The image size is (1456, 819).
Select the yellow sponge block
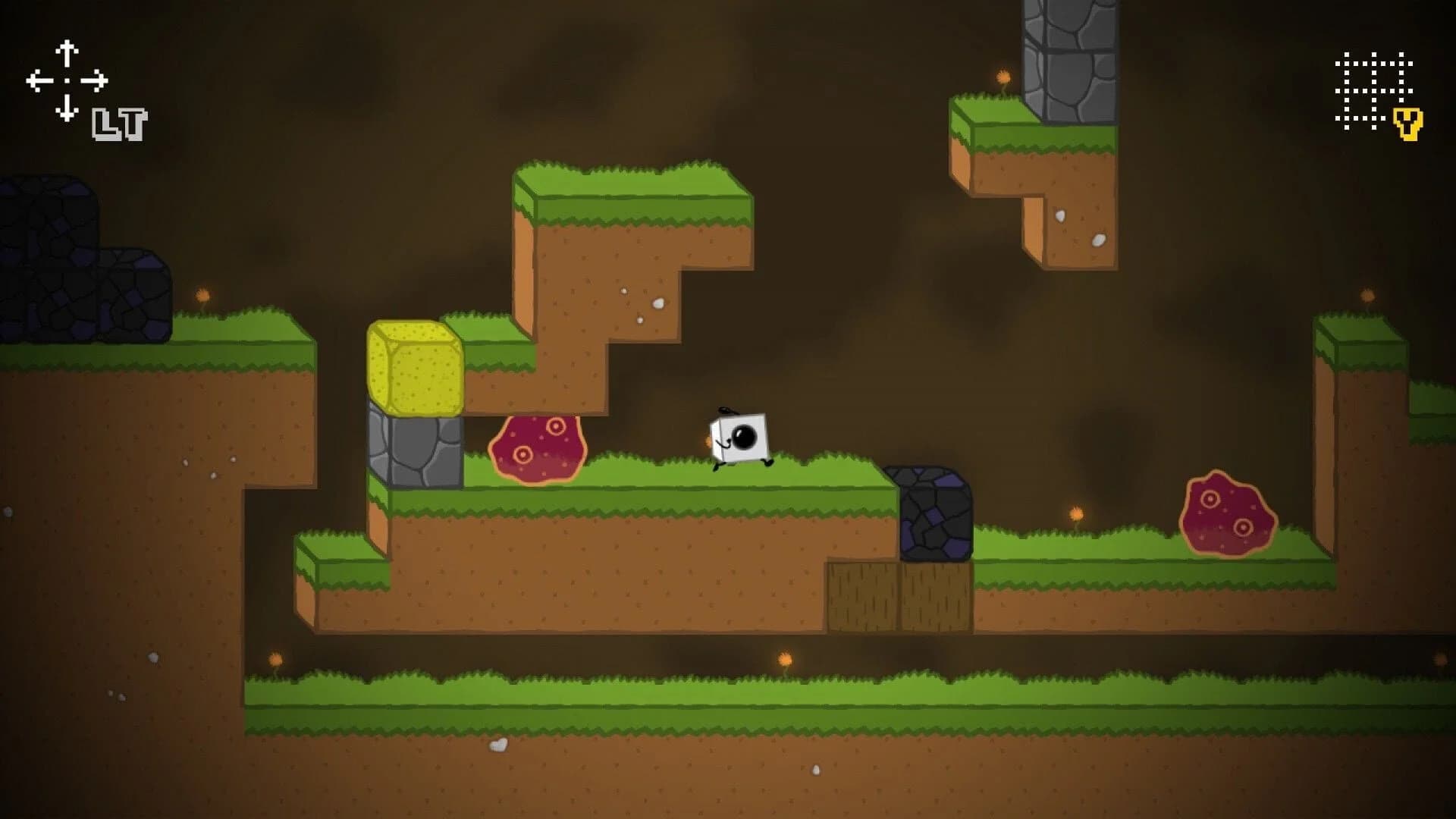click(416, 369)
